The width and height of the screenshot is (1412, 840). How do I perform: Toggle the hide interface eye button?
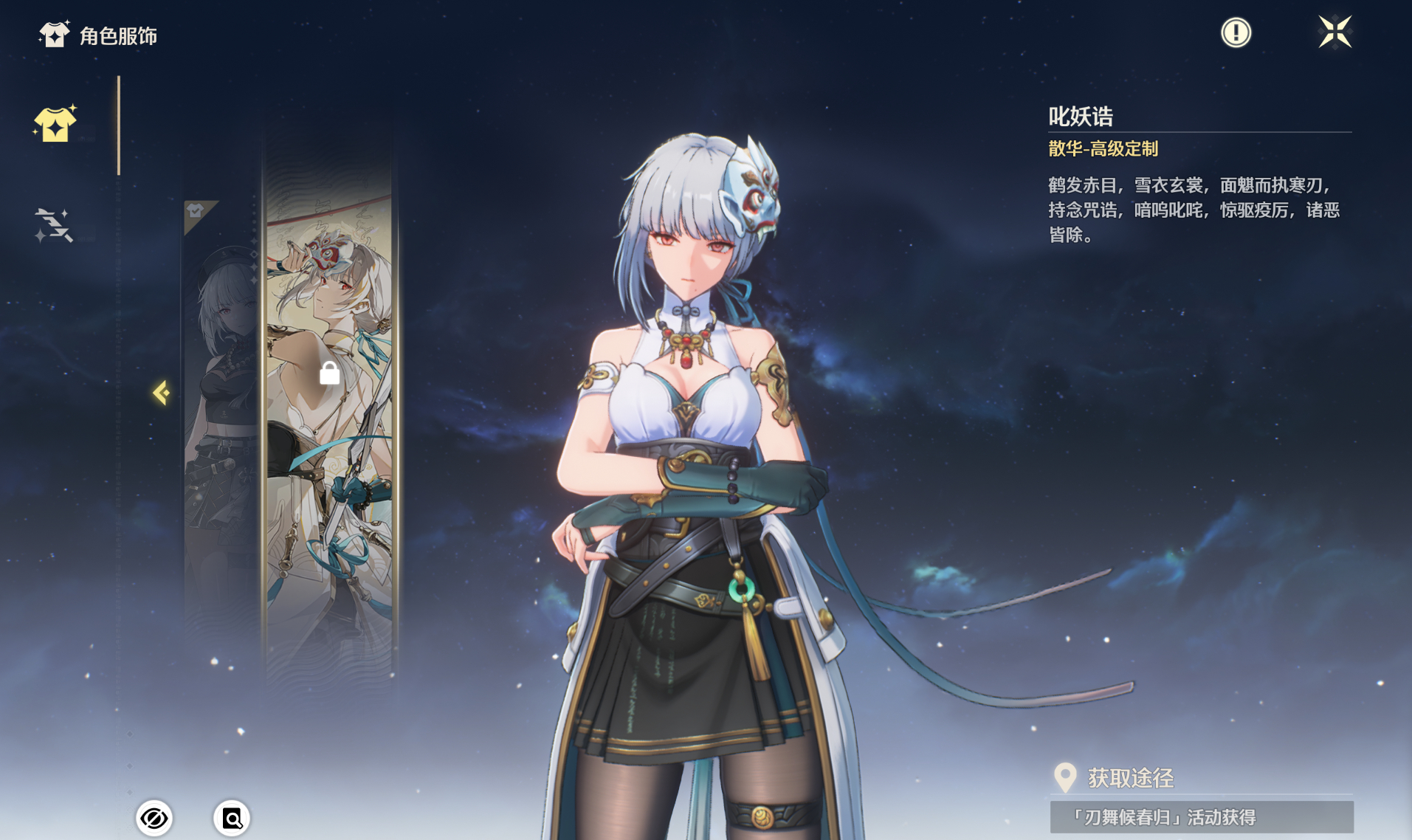tap(154, 818)
